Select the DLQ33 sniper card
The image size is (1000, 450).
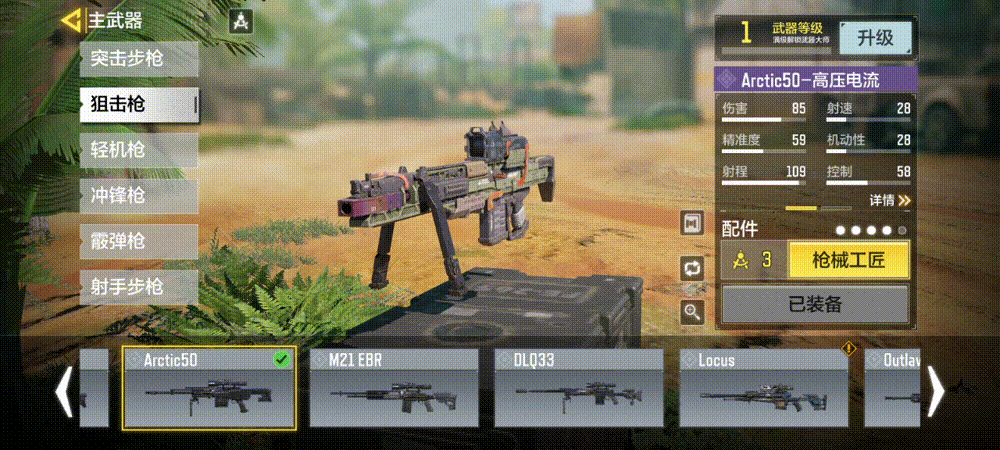(579, 389)
